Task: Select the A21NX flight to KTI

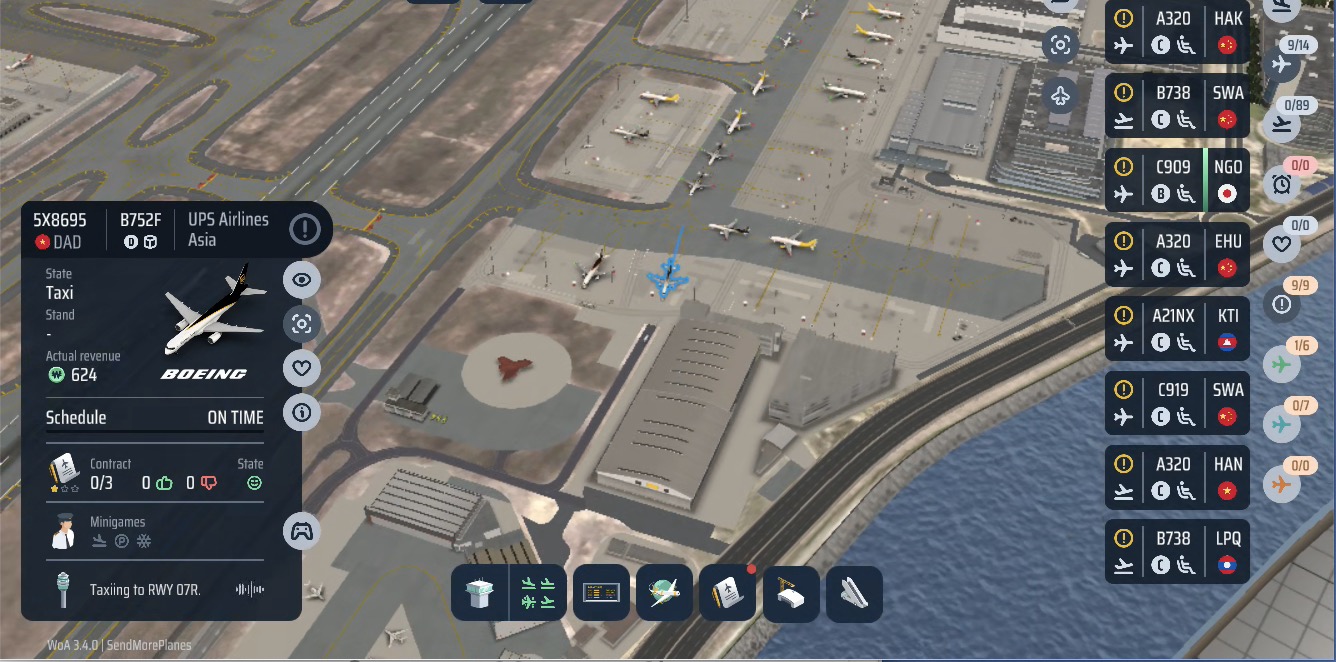Action: point(1177,329)
